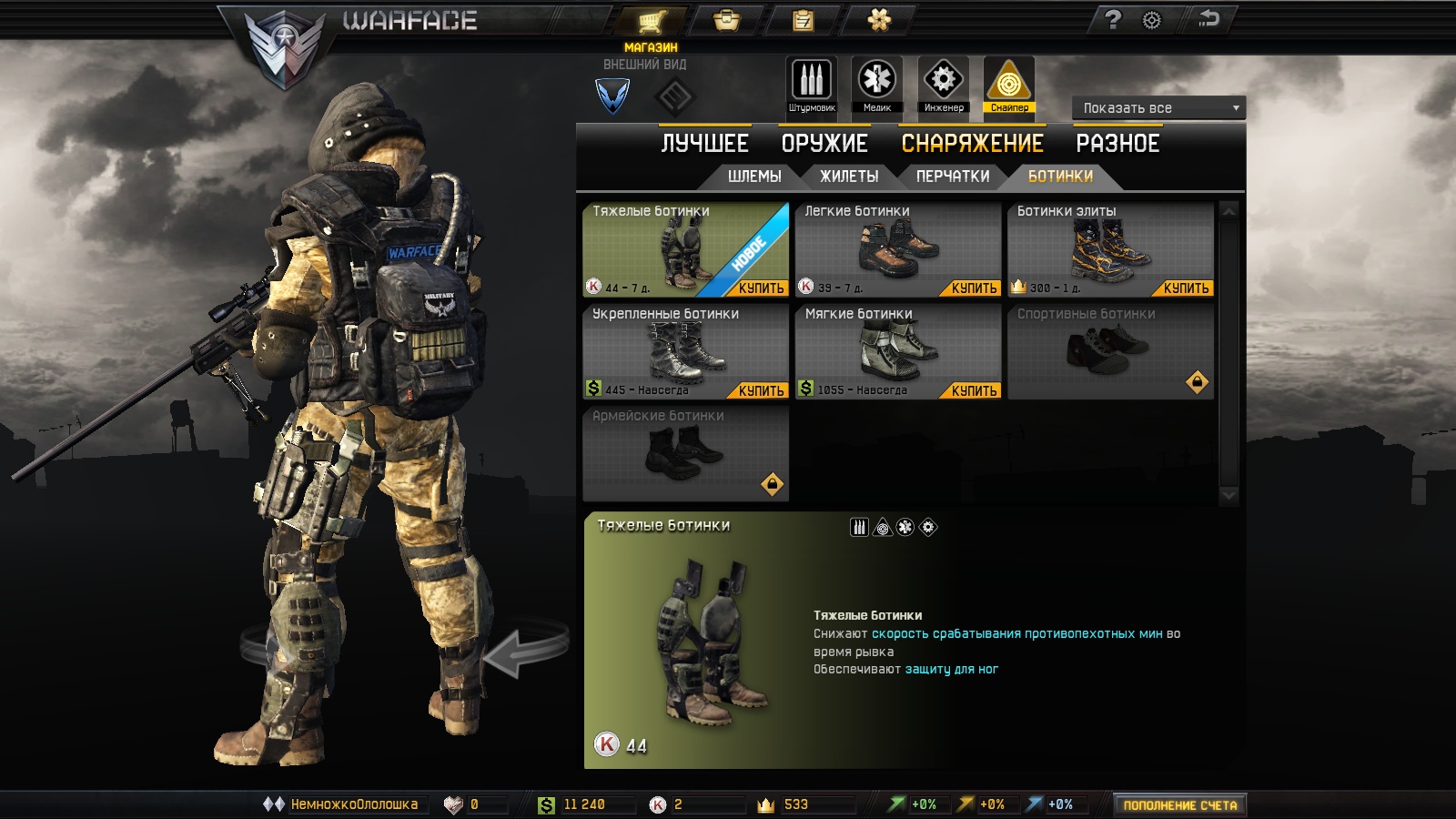The height and width of the screenshot is (819, 1456).
Task: Select the Жилеты subcategory
Action: [x=849, y=177]
